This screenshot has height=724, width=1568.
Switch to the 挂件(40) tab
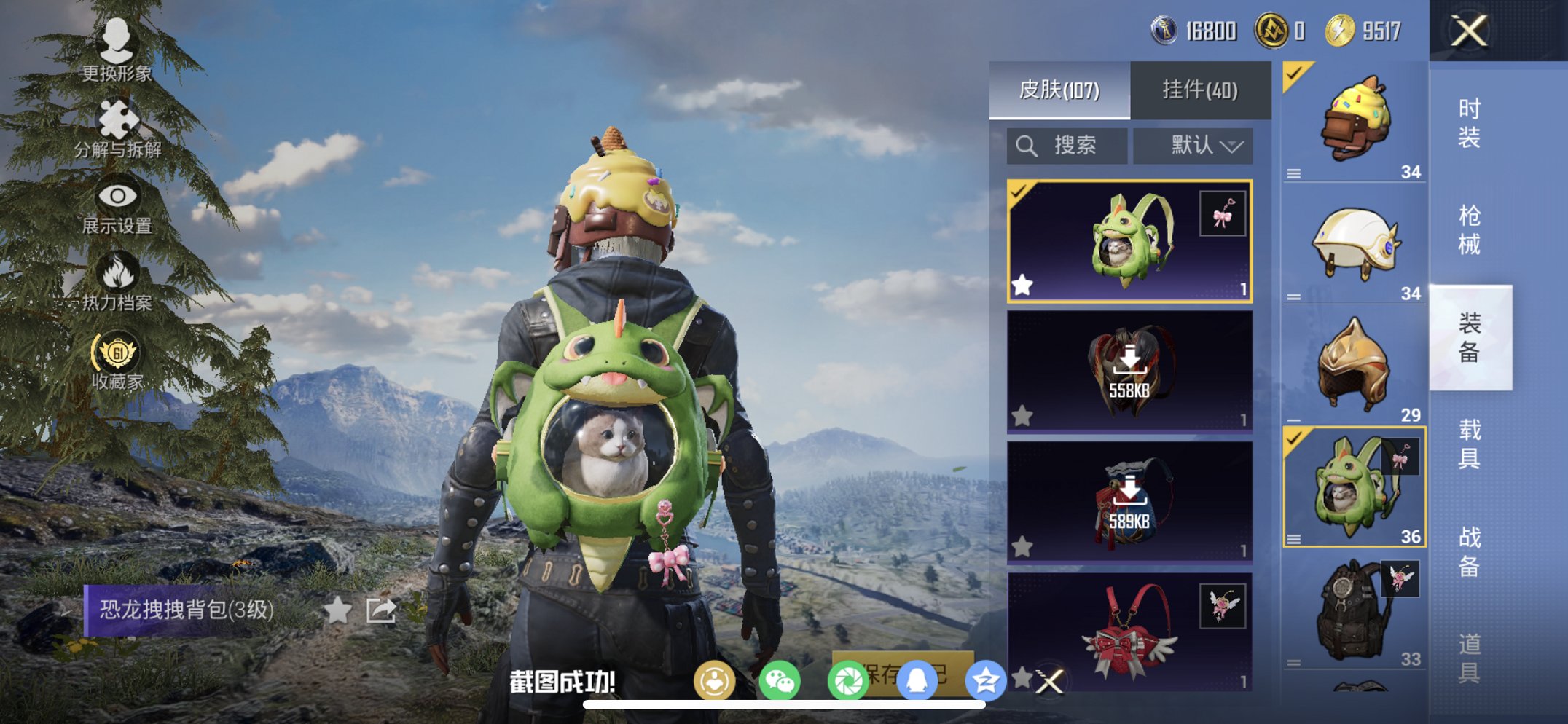pos(1201,89)
